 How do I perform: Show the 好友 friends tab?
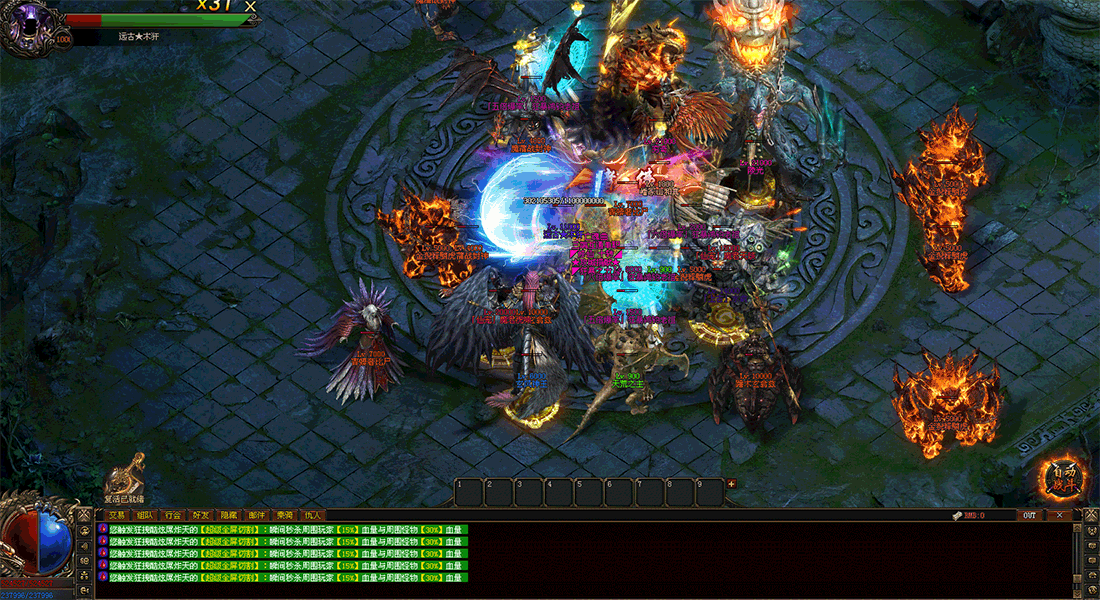point(202,515)
